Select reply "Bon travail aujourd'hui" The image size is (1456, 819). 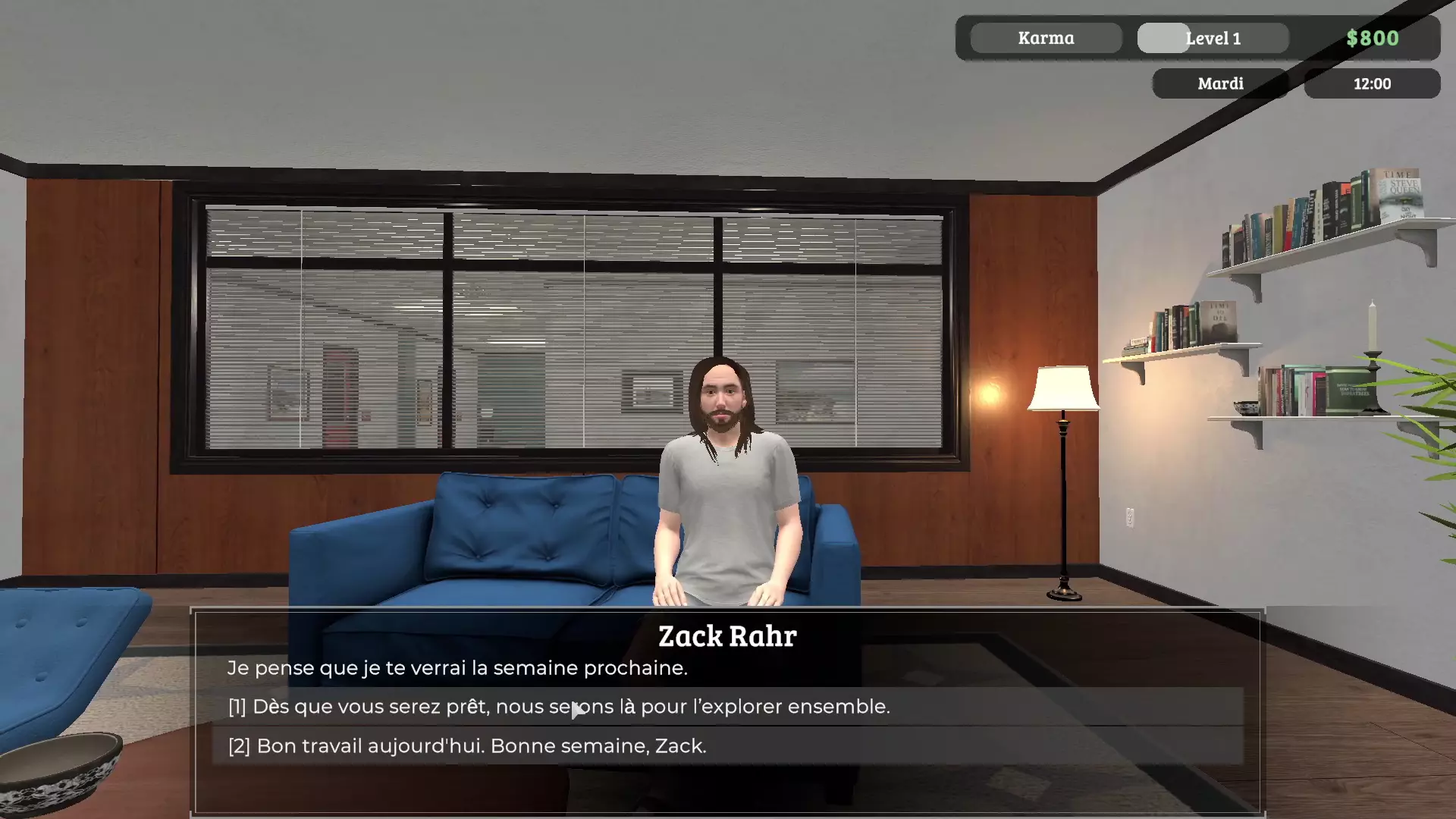[467, 746]
